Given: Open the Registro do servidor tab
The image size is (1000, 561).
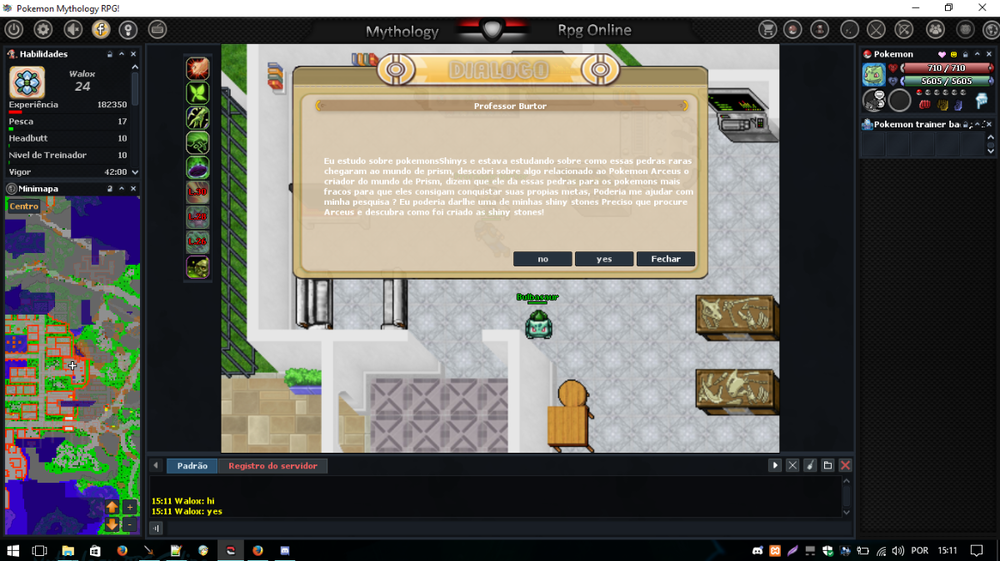Looking at the screenshot, I should point(272,466).
